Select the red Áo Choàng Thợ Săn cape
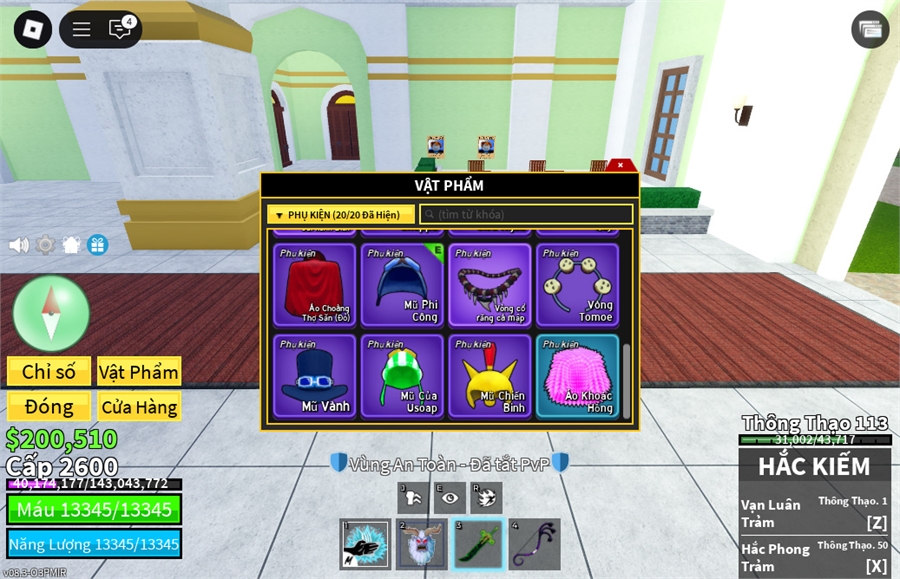 tap(315, 285)
